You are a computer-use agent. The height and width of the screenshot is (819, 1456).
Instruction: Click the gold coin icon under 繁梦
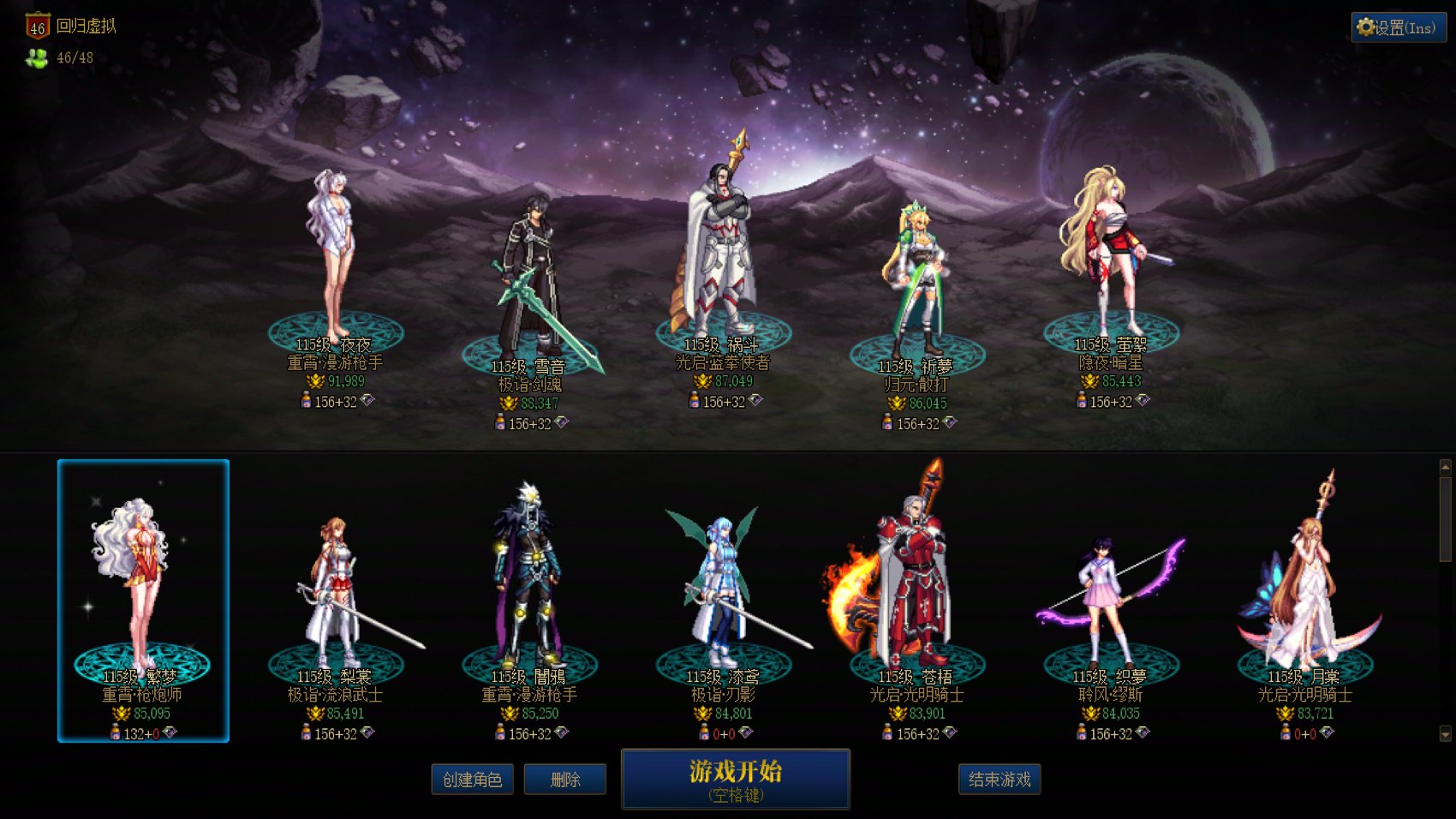click(121, 713)
